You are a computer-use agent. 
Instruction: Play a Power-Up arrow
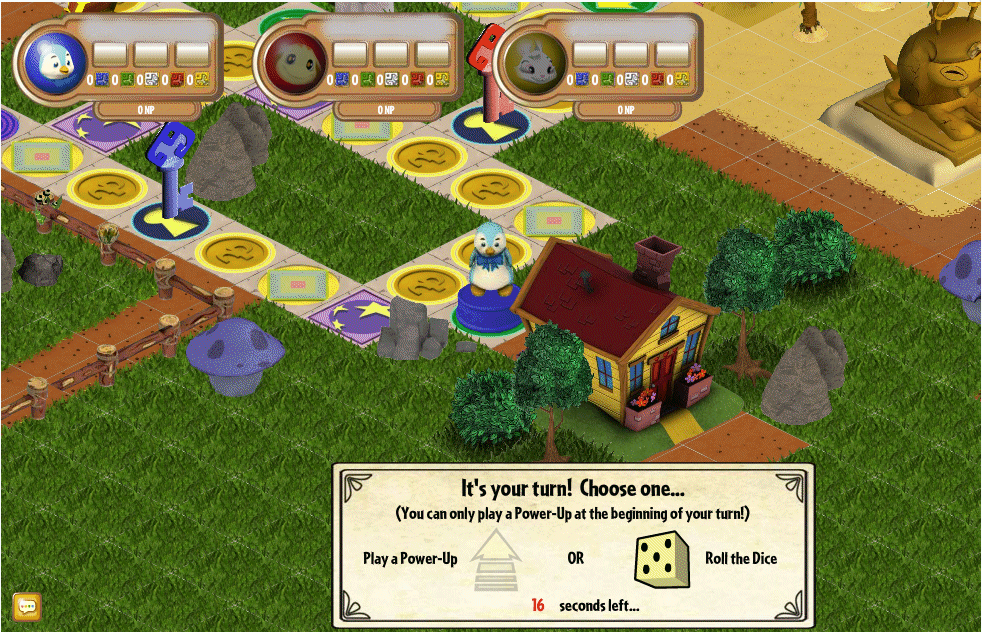tap(495, 559)
